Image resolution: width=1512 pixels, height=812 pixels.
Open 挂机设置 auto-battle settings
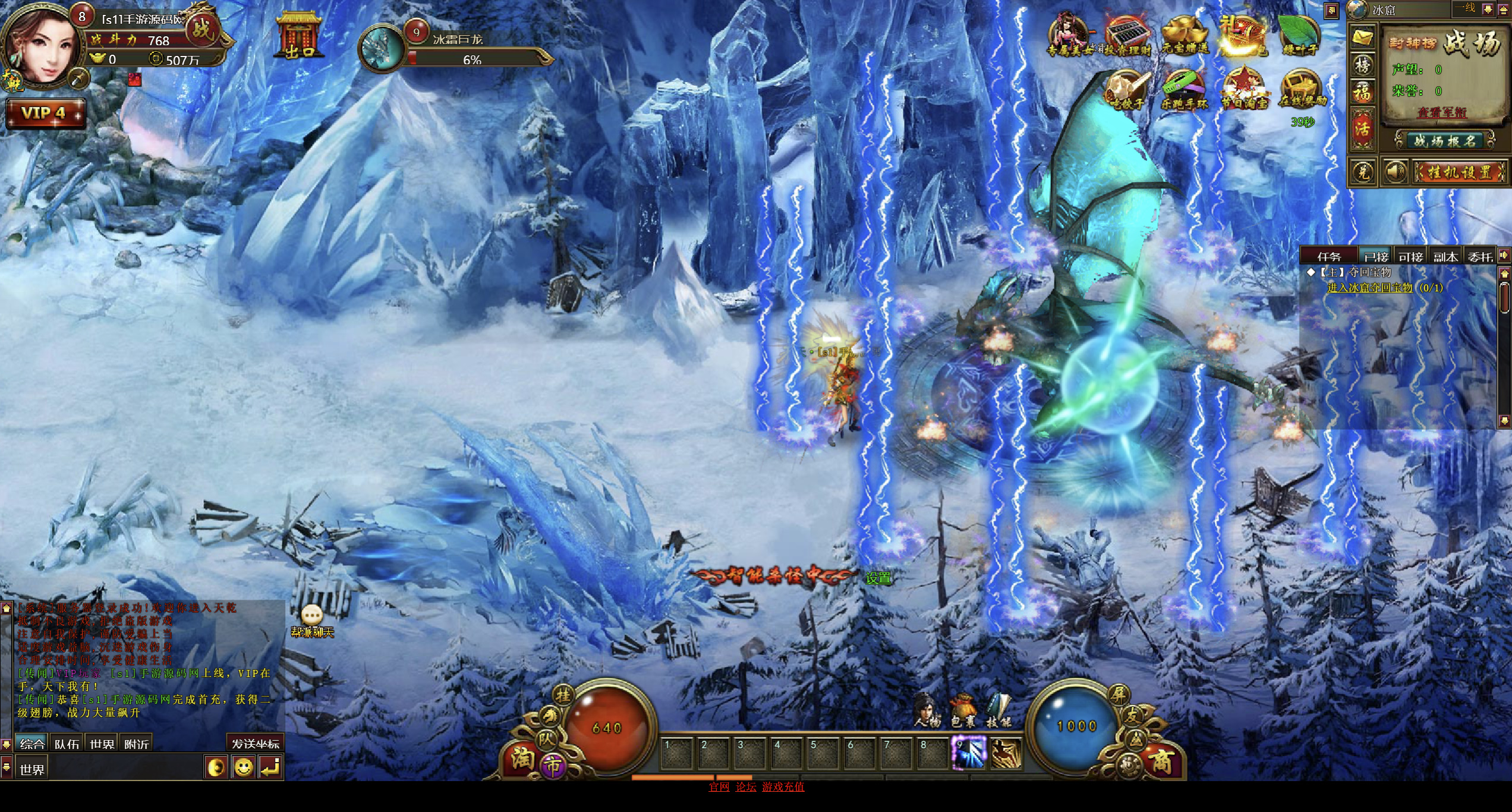(1459, 172)
